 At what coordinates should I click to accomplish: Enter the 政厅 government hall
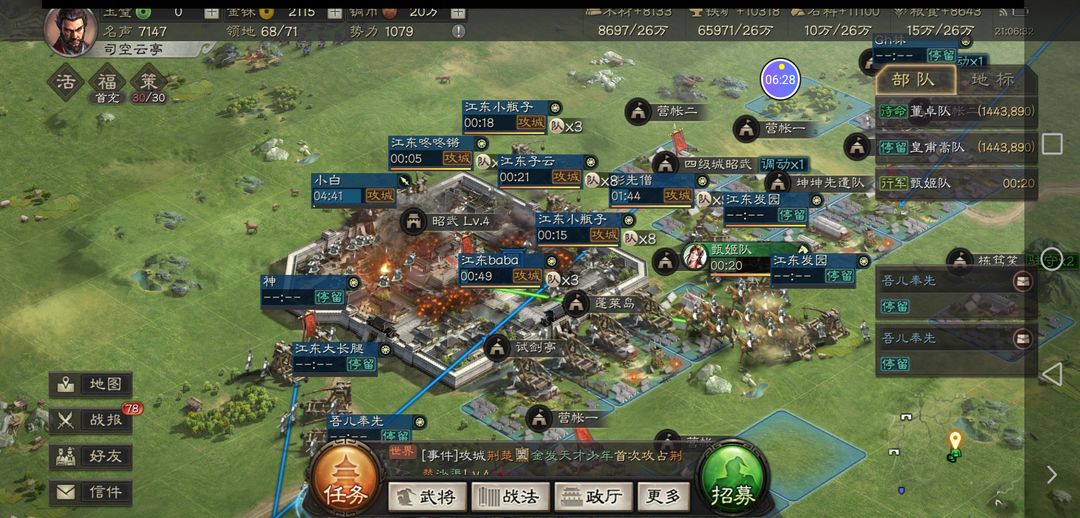coord(593,496)
